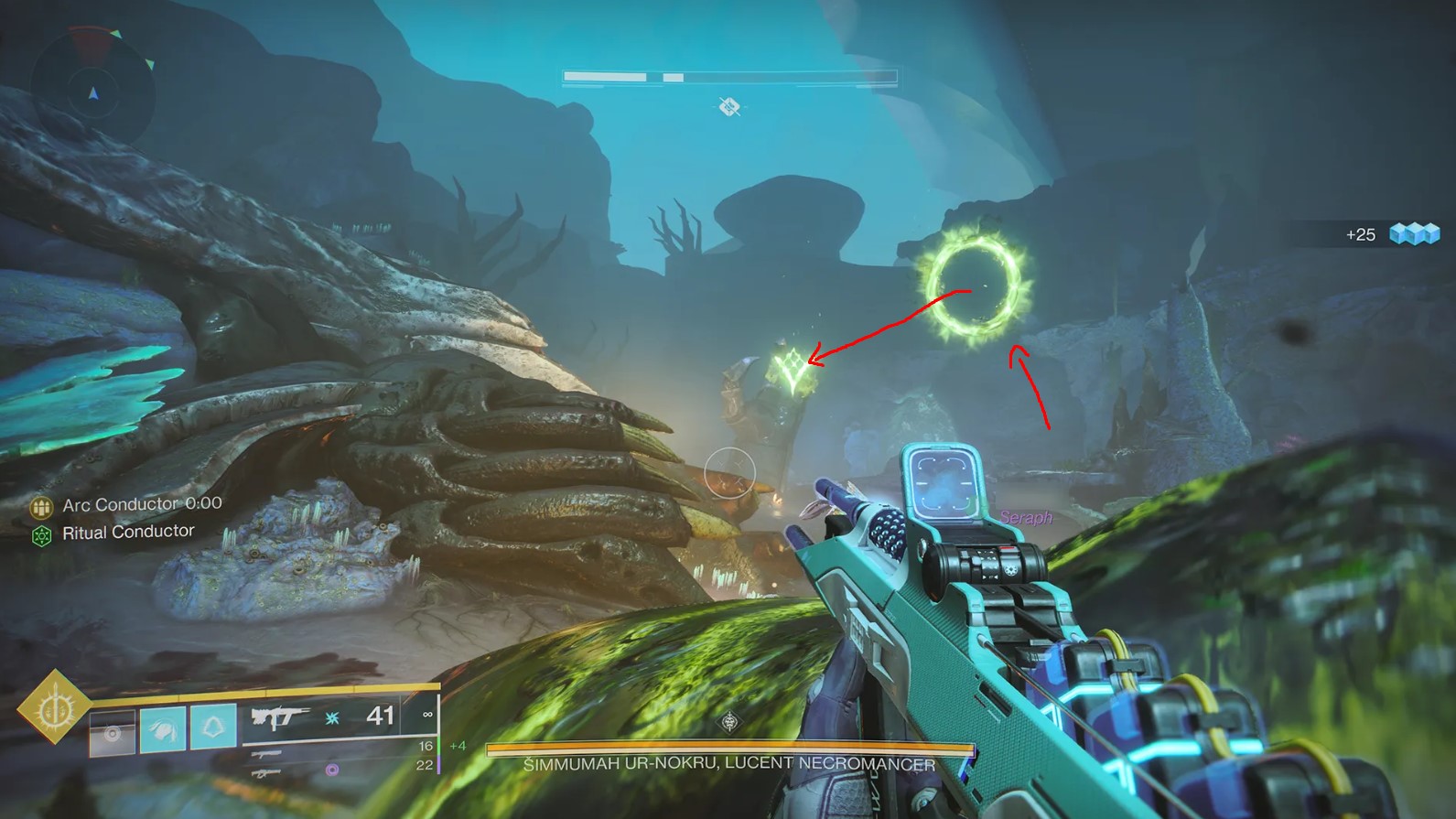1456x819 pixels.
Task: Select the grey grenade ability icon
Action: [x=113, y=731]
